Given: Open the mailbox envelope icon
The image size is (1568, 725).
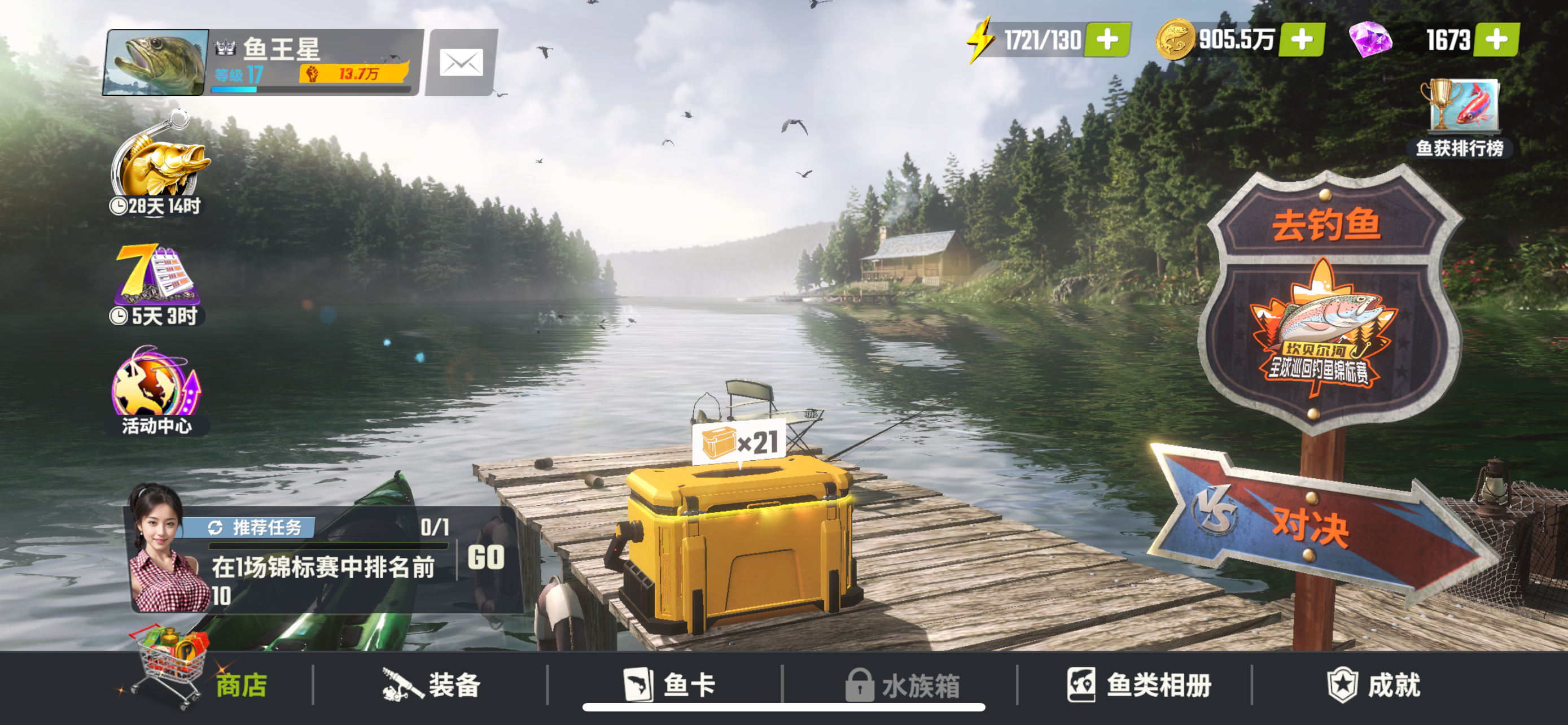Looking at the screenshot, I should (x=461, y=63).
